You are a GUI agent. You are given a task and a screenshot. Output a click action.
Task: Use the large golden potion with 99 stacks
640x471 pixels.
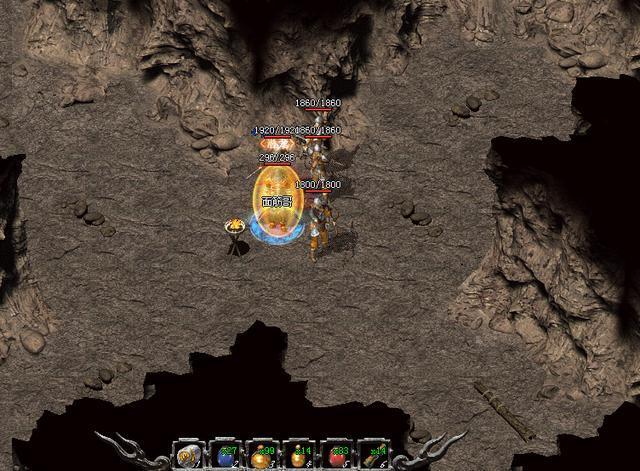262,455
